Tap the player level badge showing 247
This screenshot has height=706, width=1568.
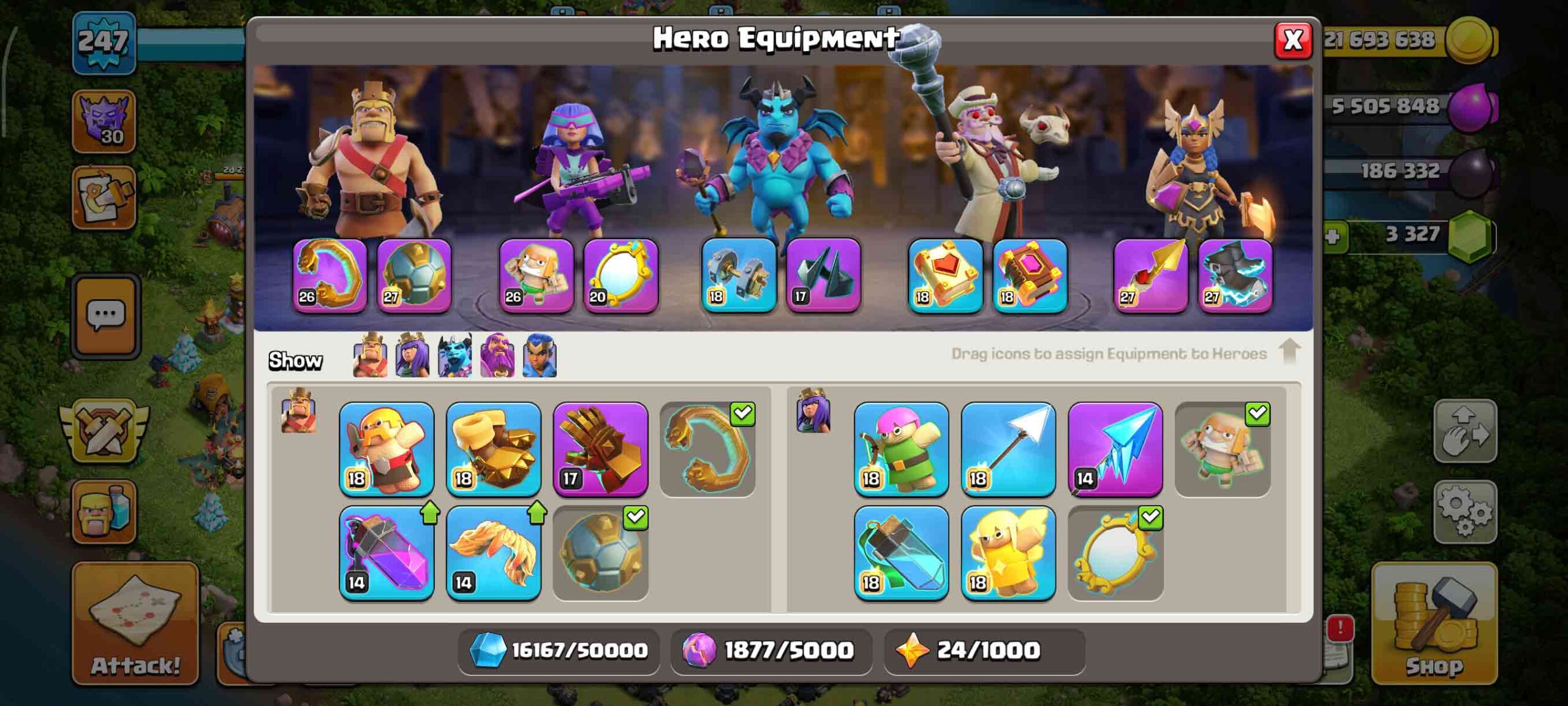point(103,43)
